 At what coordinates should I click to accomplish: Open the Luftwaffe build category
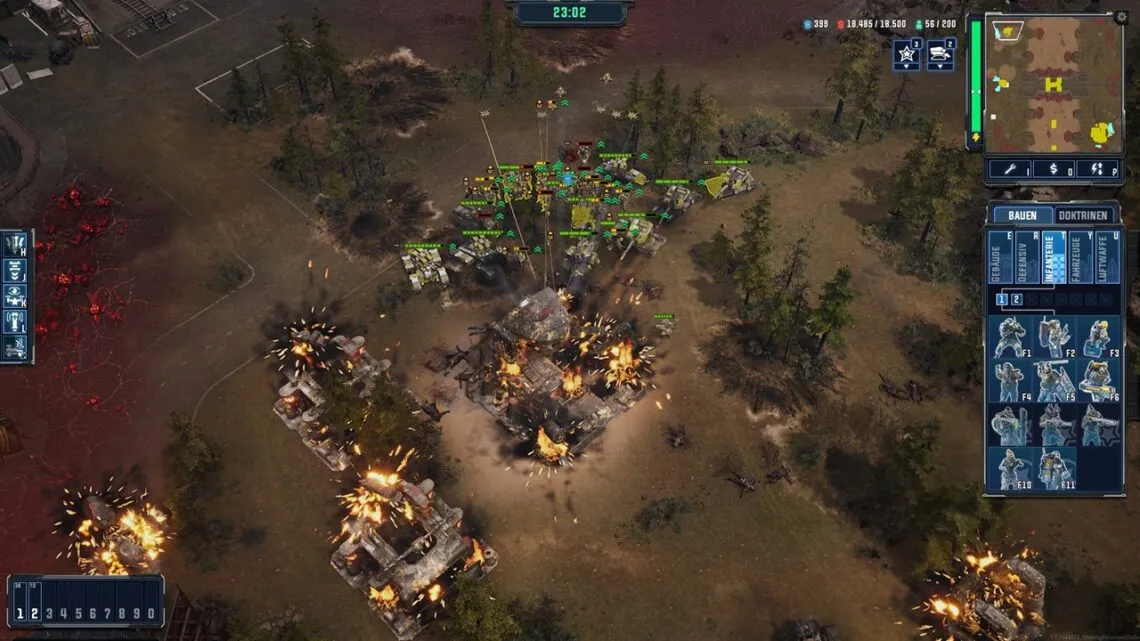click(x=1107, y=258)
